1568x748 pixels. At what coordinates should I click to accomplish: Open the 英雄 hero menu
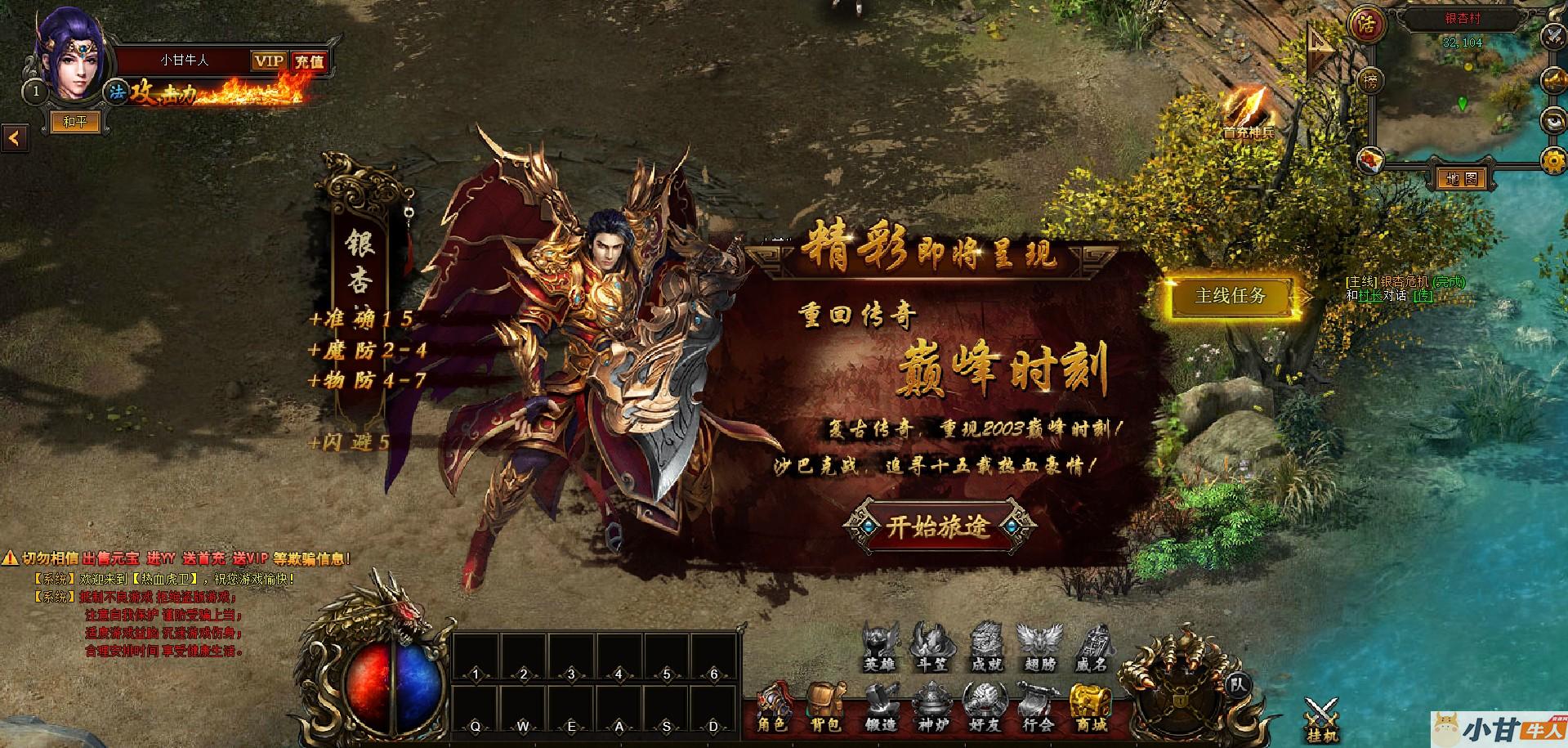coord(880,647)
